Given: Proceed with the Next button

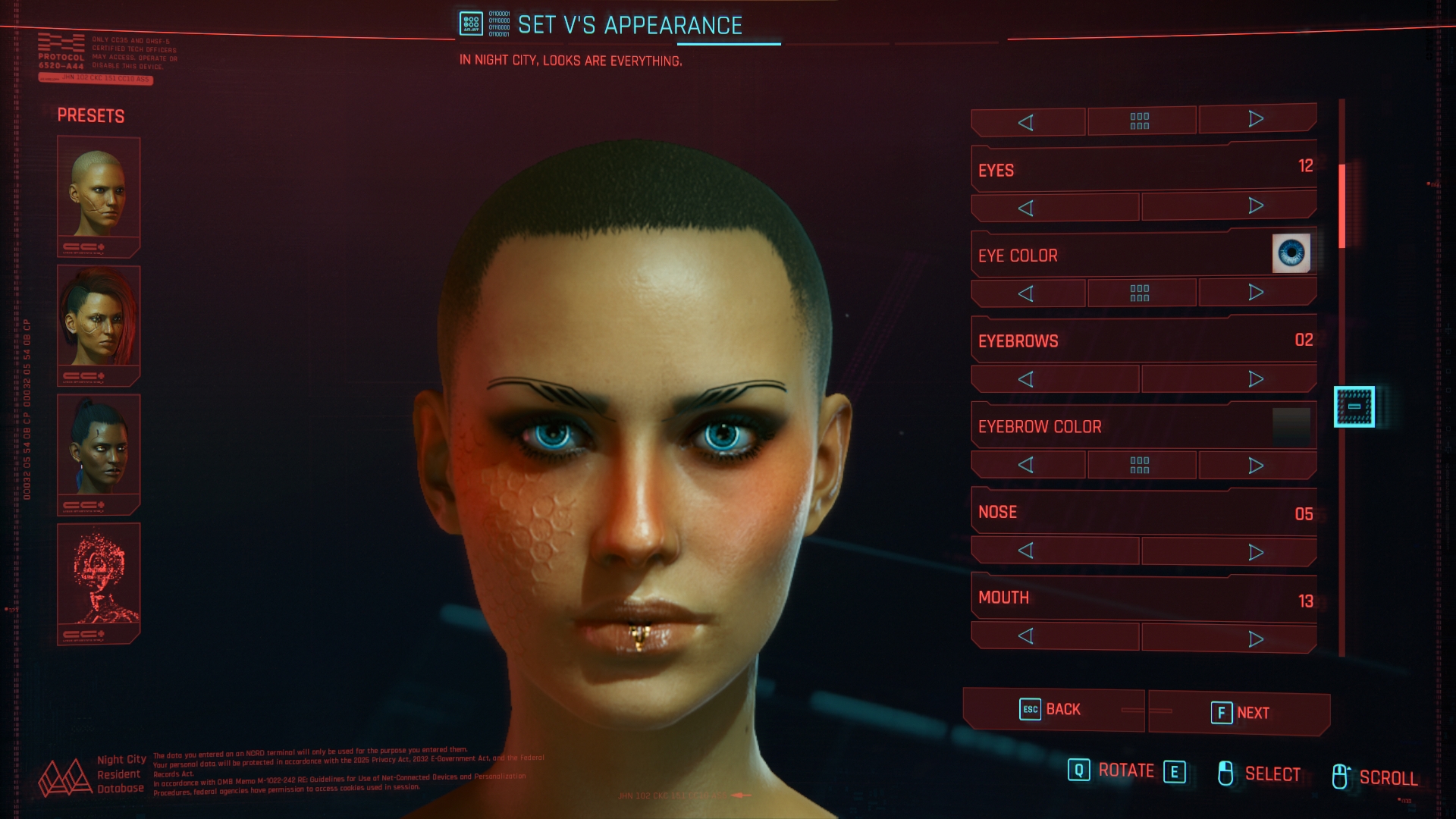Looking at the screenshot, I should click(1239, 713).
